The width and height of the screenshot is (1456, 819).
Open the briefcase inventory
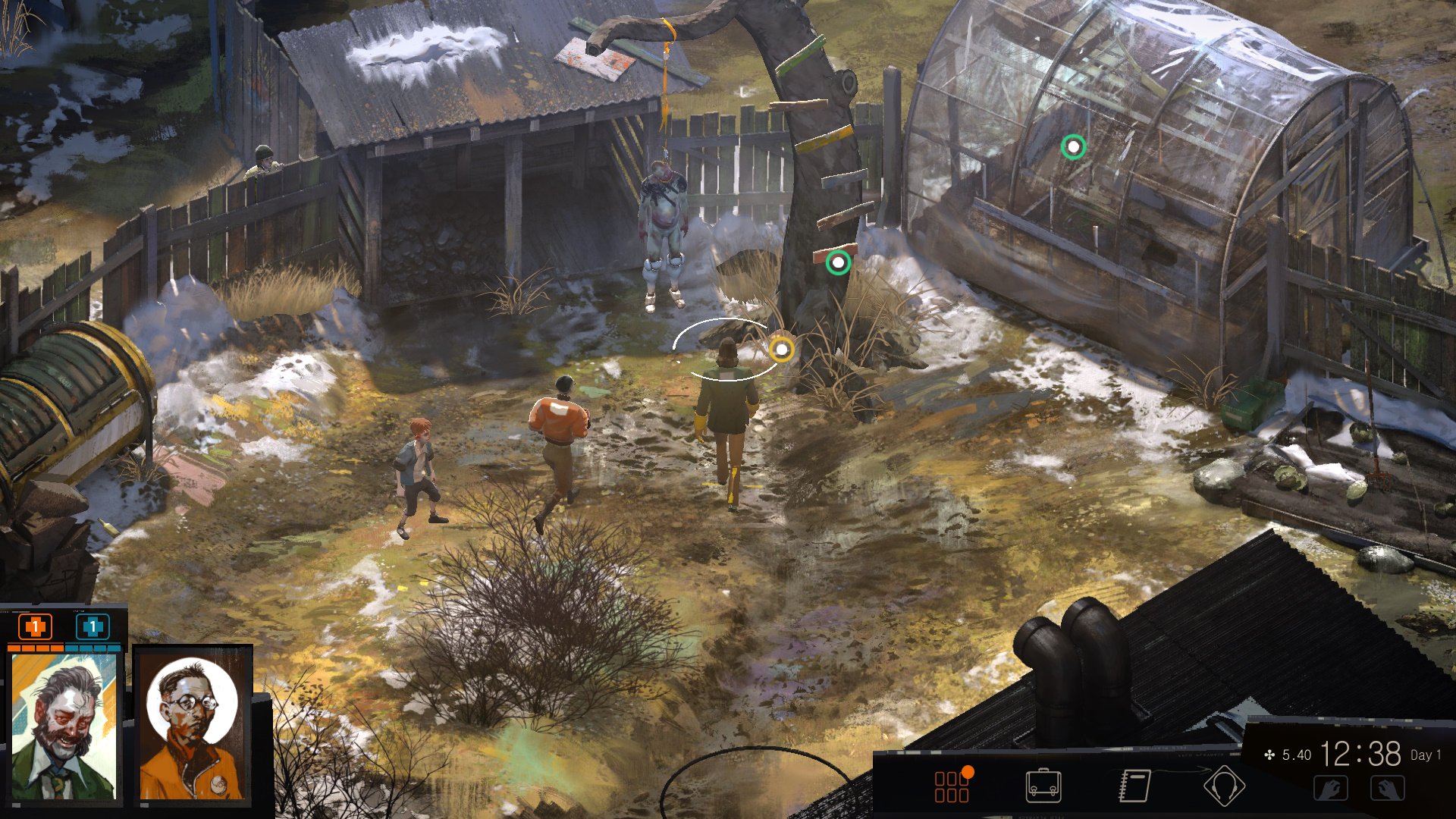[1043, 786]
